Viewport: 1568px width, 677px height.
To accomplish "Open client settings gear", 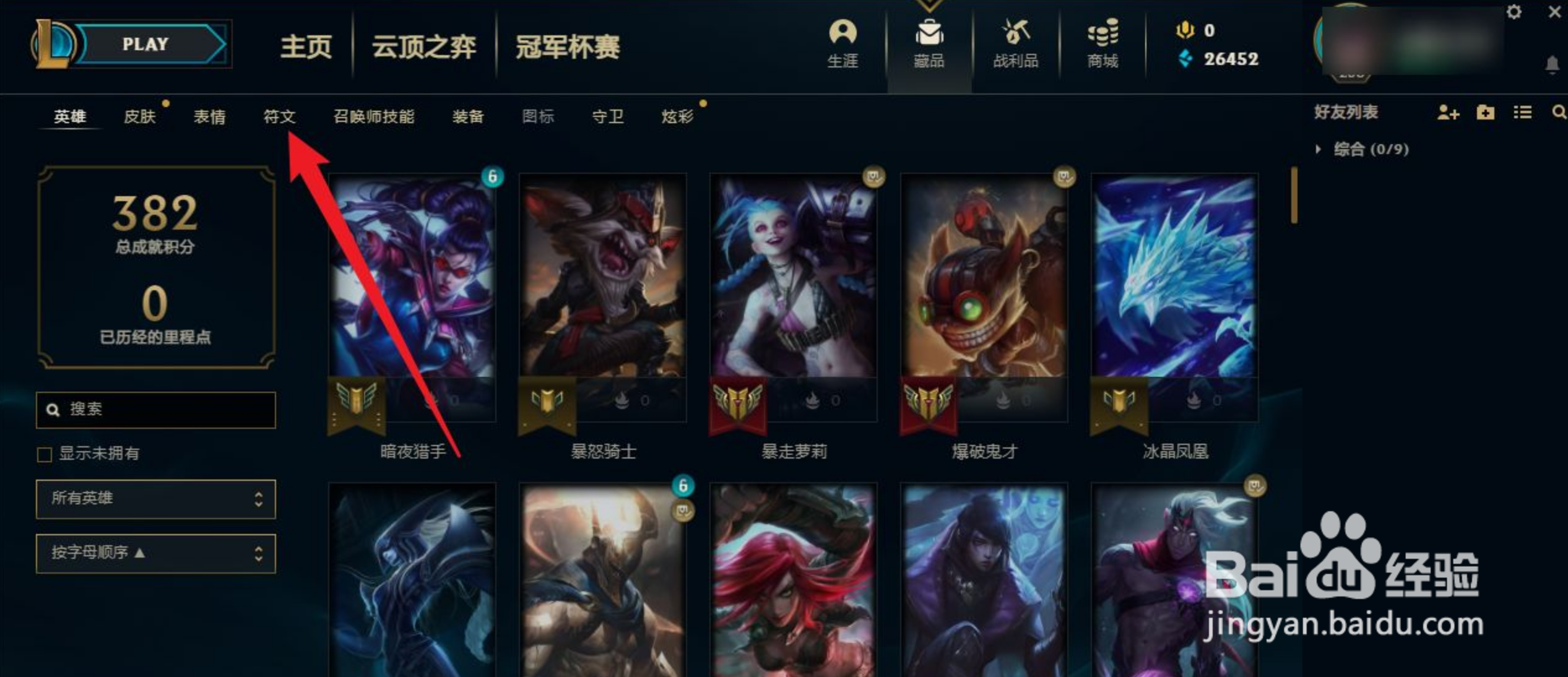I will [1515, 11].
